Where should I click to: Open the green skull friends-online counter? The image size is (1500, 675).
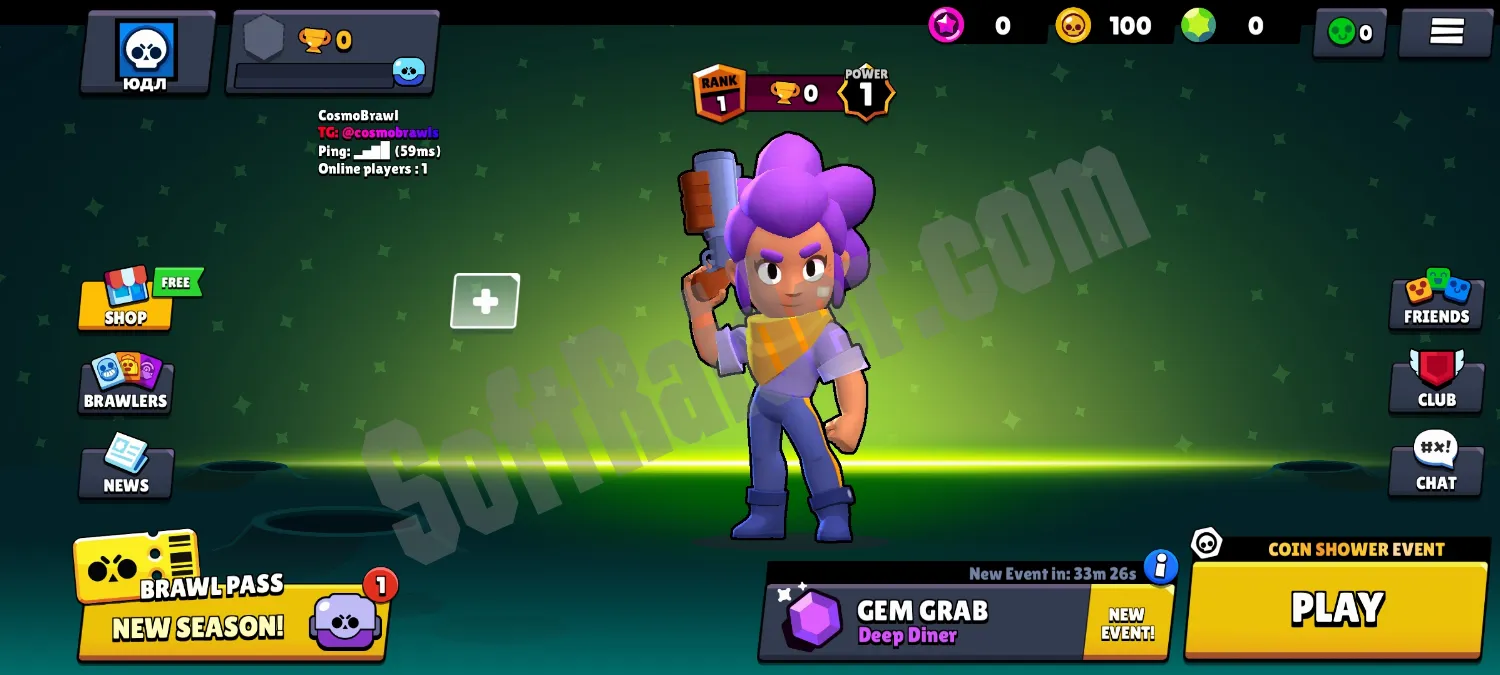tap(1349, 33)
